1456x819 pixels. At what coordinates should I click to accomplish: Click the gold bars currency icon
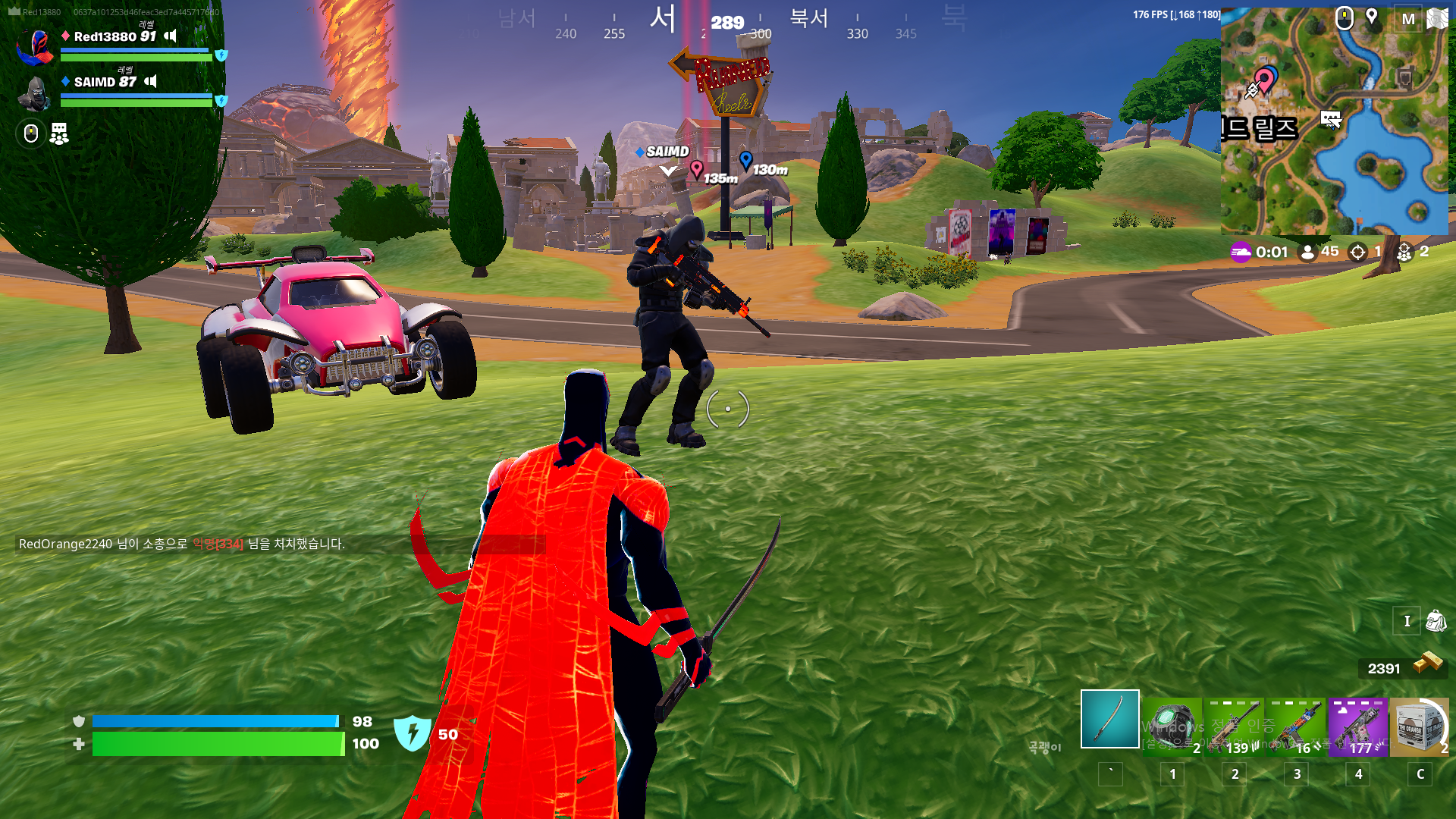pos(1427,664)
